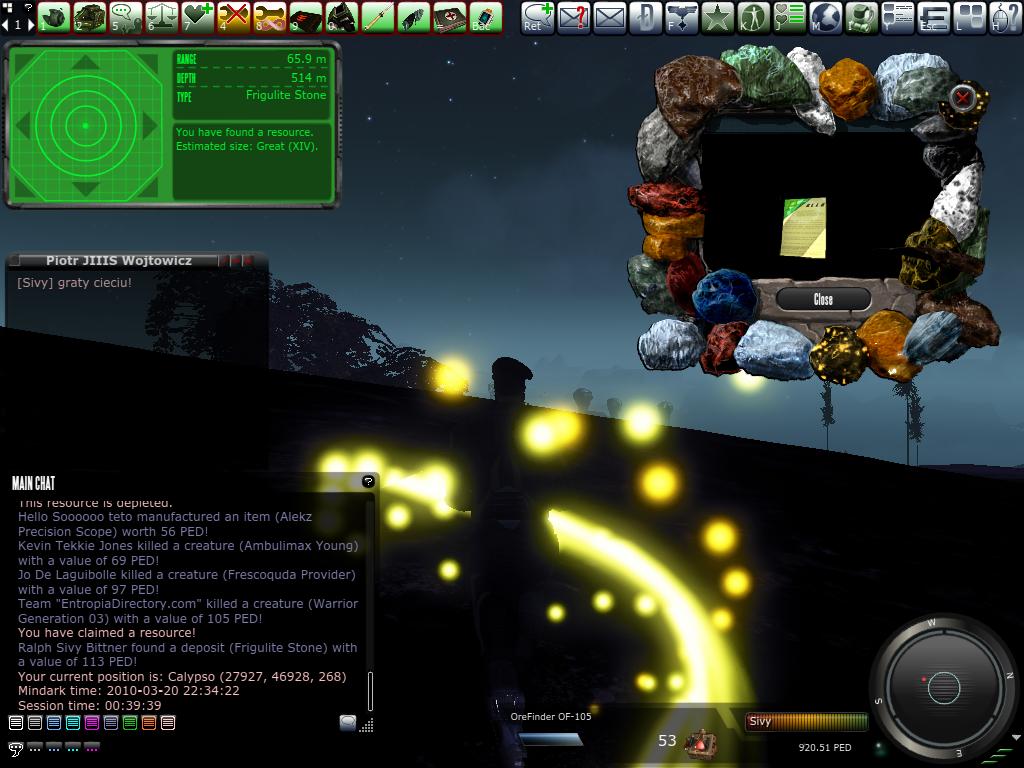Click the red X on stone frame
Viewport: 1024px width, 768px height.
coord(962,97)
